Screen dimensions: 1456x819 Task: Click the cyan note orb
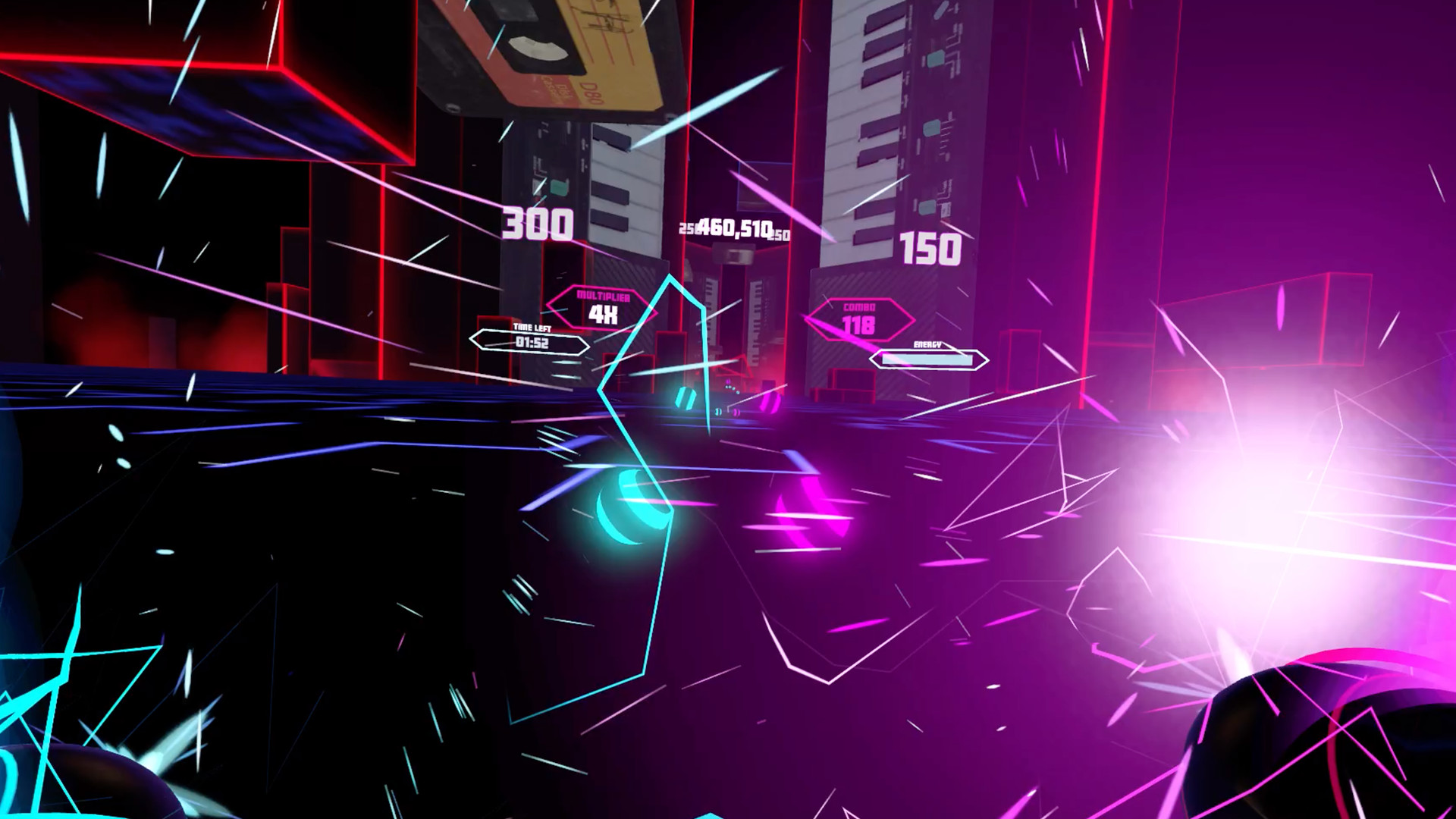tap(628, 508)
